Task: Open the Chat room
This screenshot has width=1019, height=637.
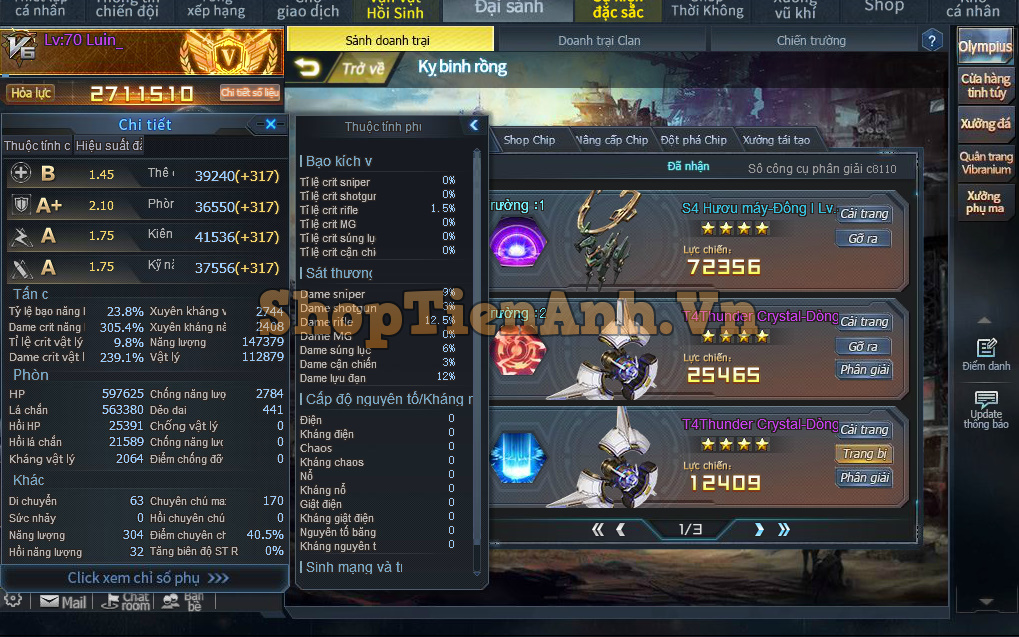Action: (x=127, y=602)
